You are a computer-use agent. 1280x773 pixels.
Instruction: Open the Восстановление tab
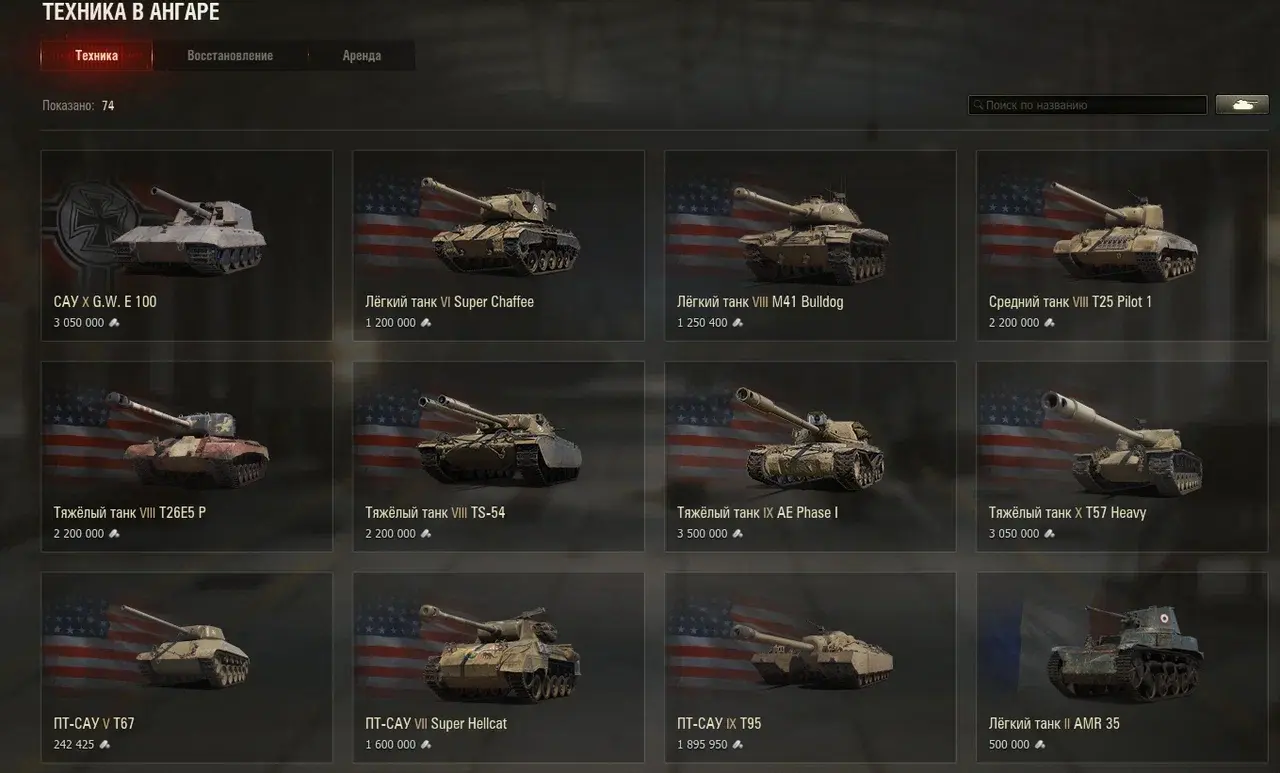click(230, 56)
